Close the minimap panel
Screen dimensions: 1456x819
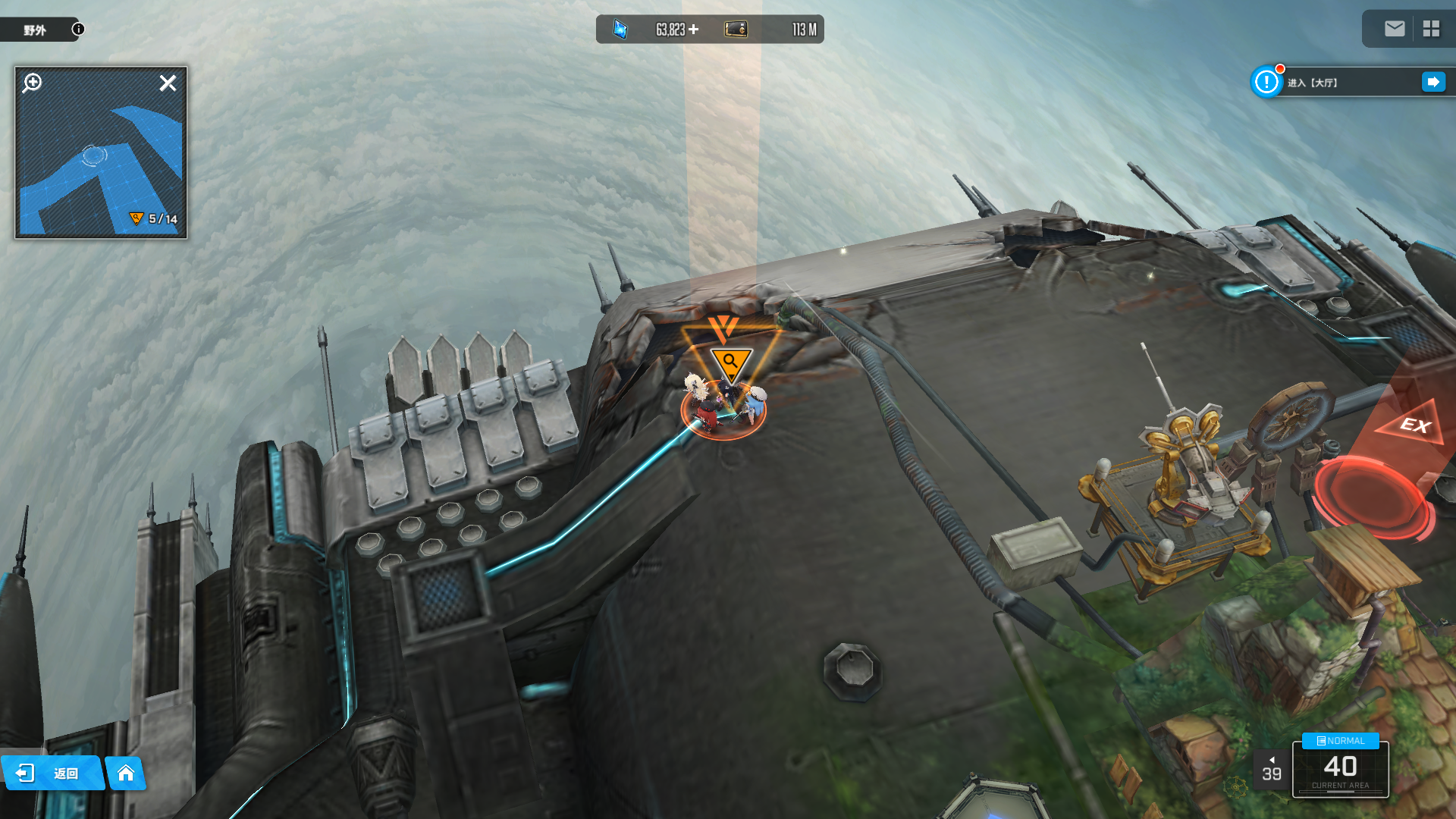(x=168, y=83)
